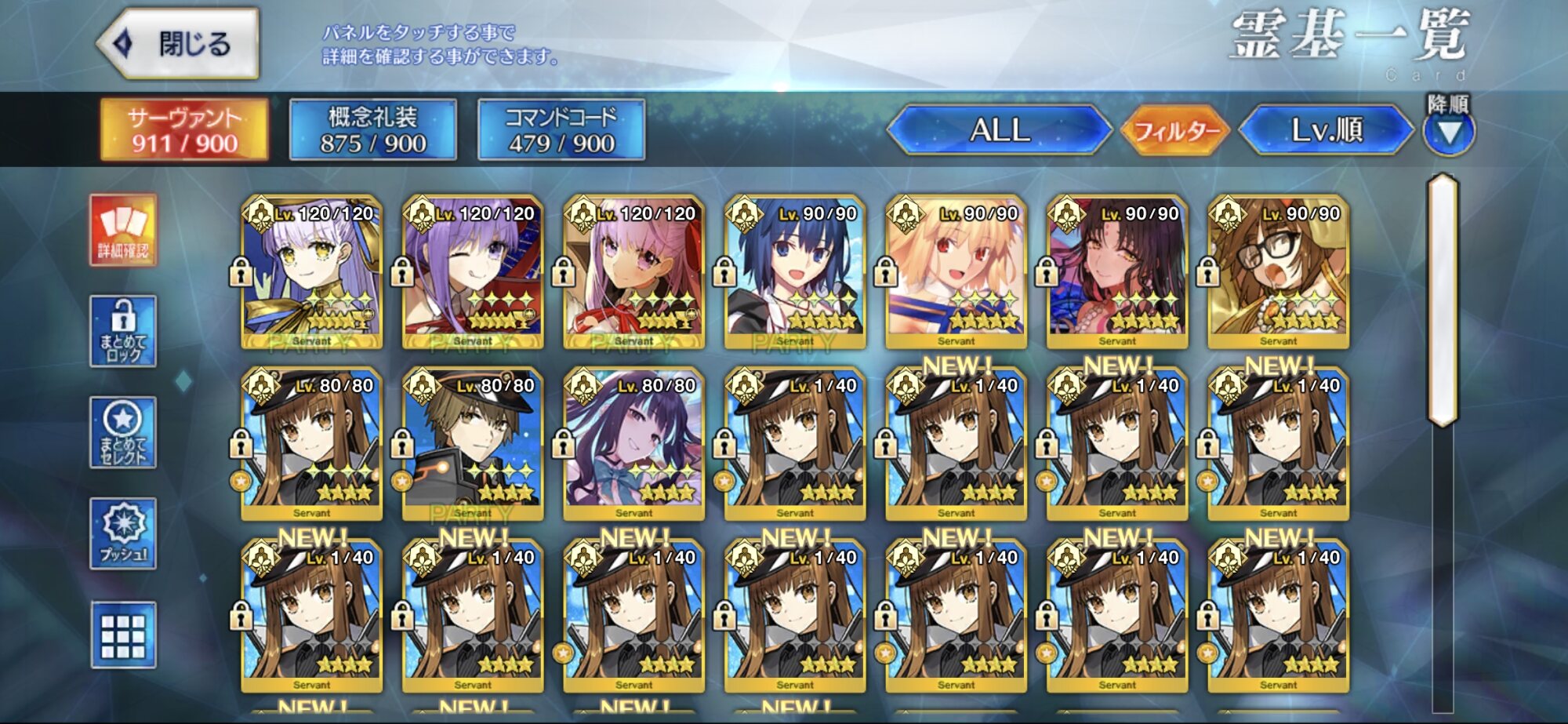Change layout with the grid icon
This screenshot has width=1568, height=724.
123,635
